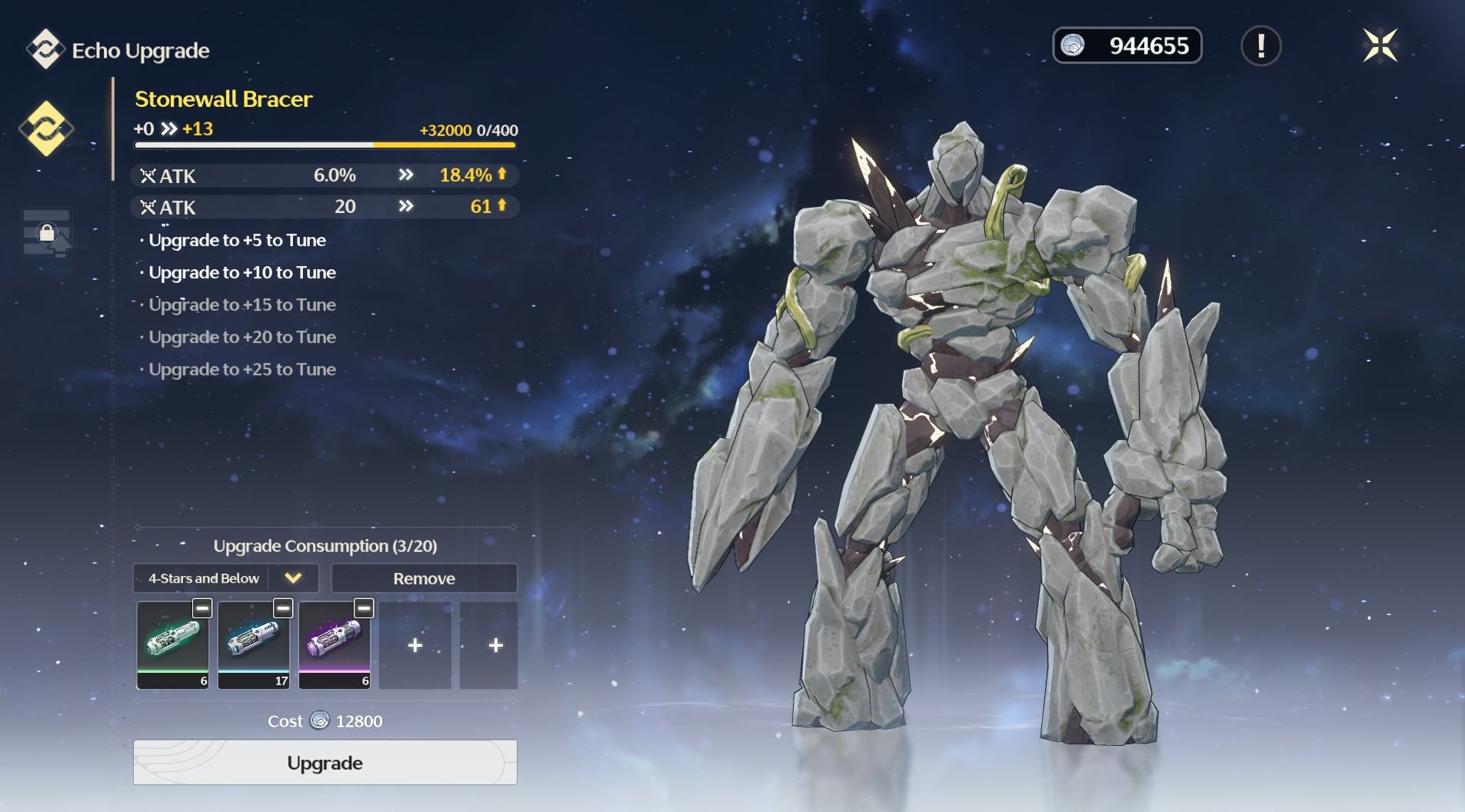The height and width of the screenshot is (812, 1465).
Task: Remove blue tube via its minus button
Action: tap(283, 608)
